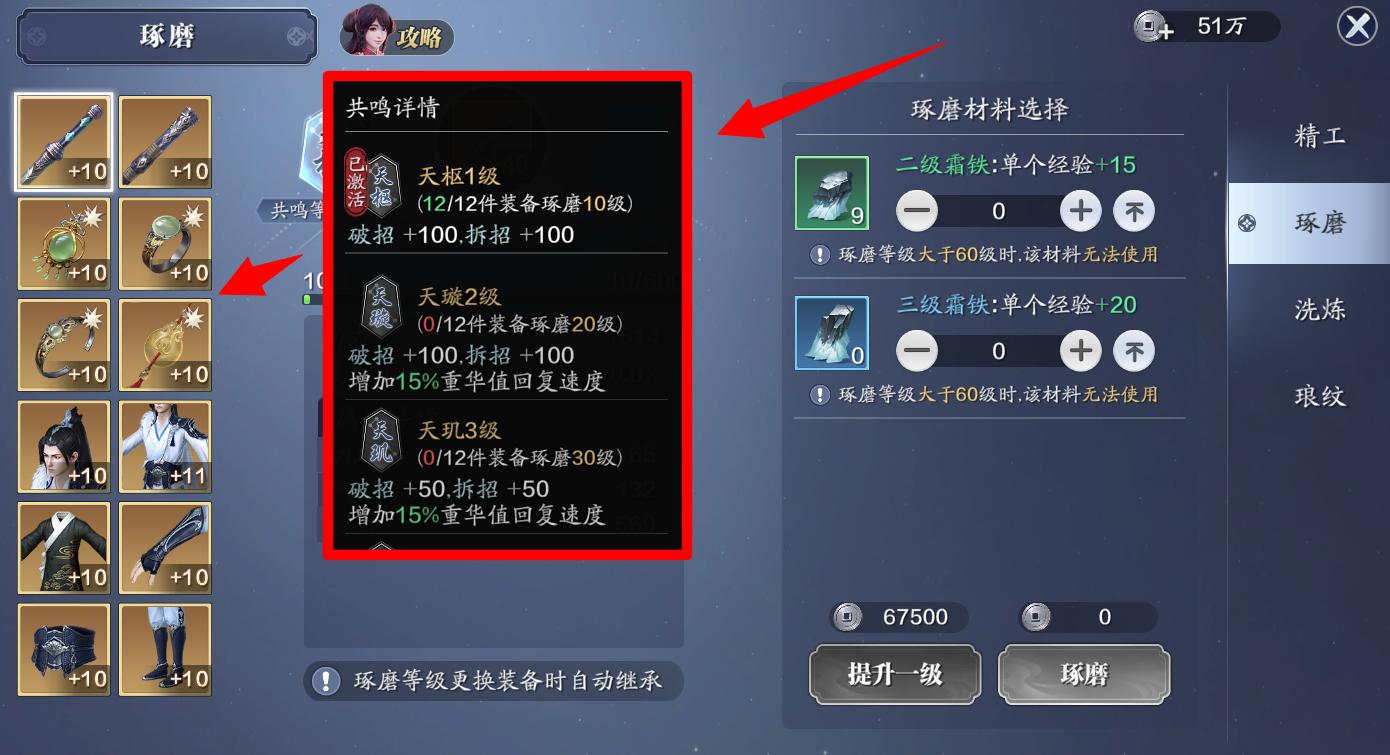Open the 琅纹 tab

1320,397
